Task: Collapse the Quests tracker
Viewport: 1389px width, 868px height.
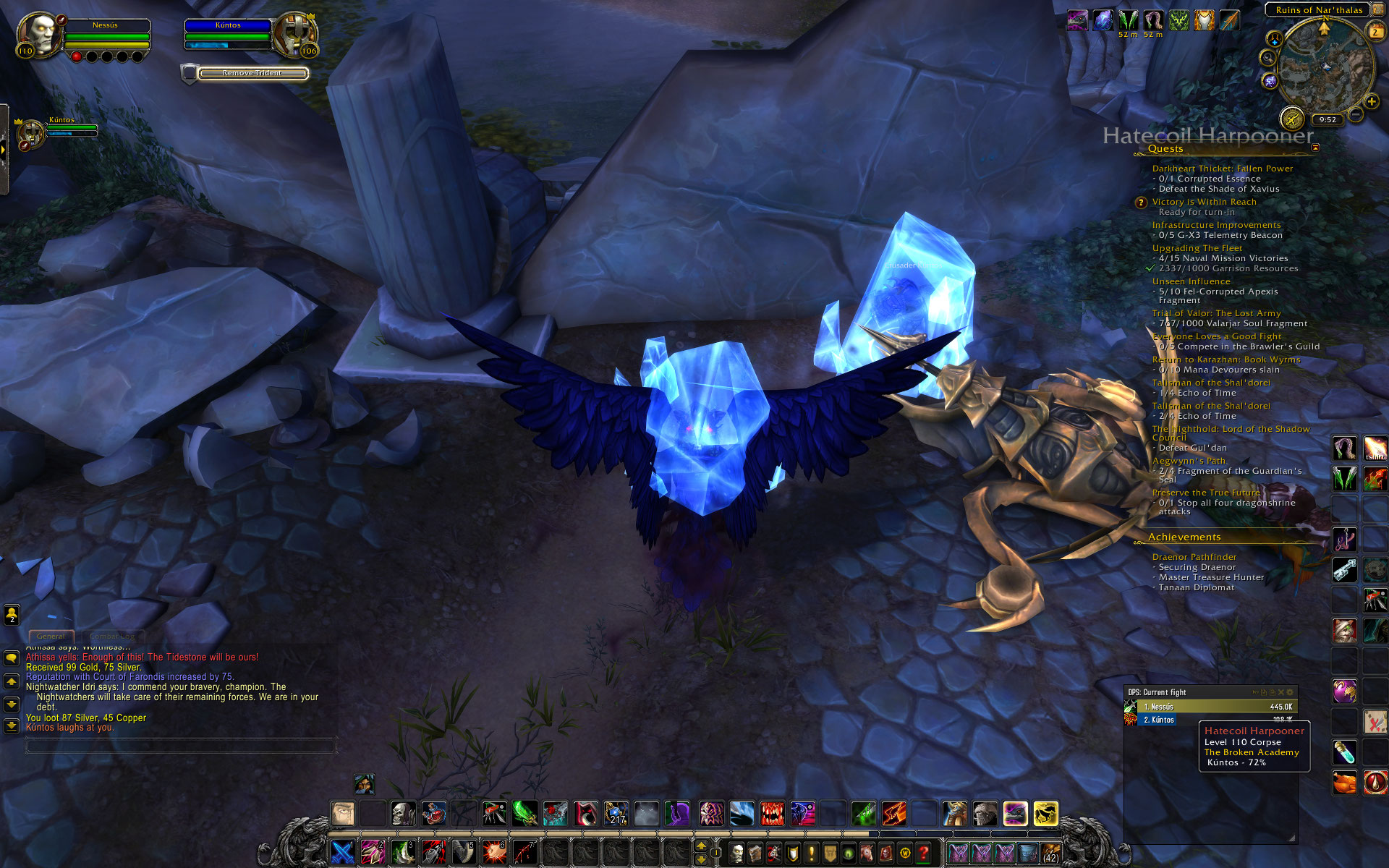Action: (1315, 148)
